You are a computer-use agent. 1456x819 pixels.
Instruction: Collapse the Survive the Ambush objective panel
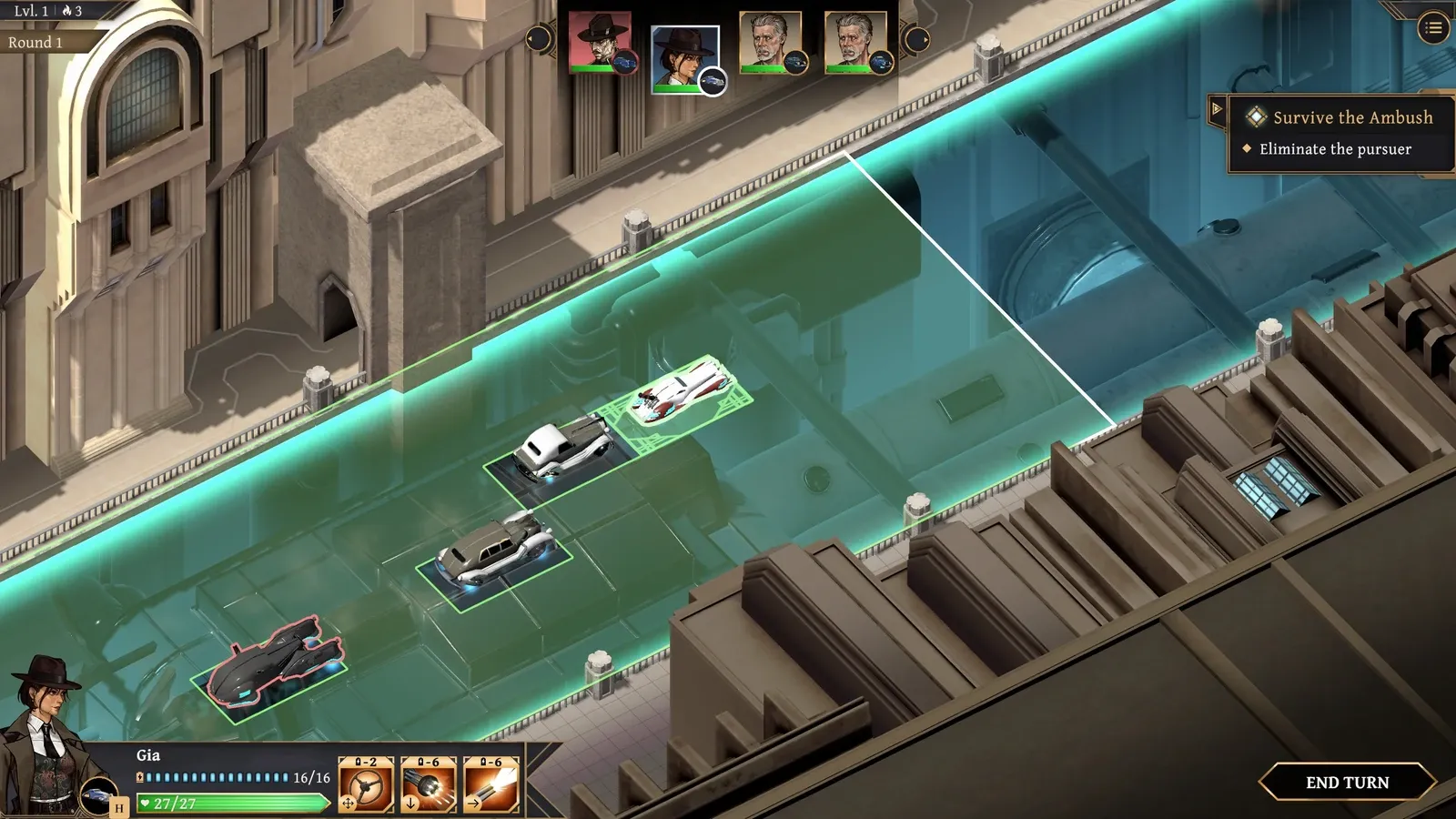coord(1217,109)
